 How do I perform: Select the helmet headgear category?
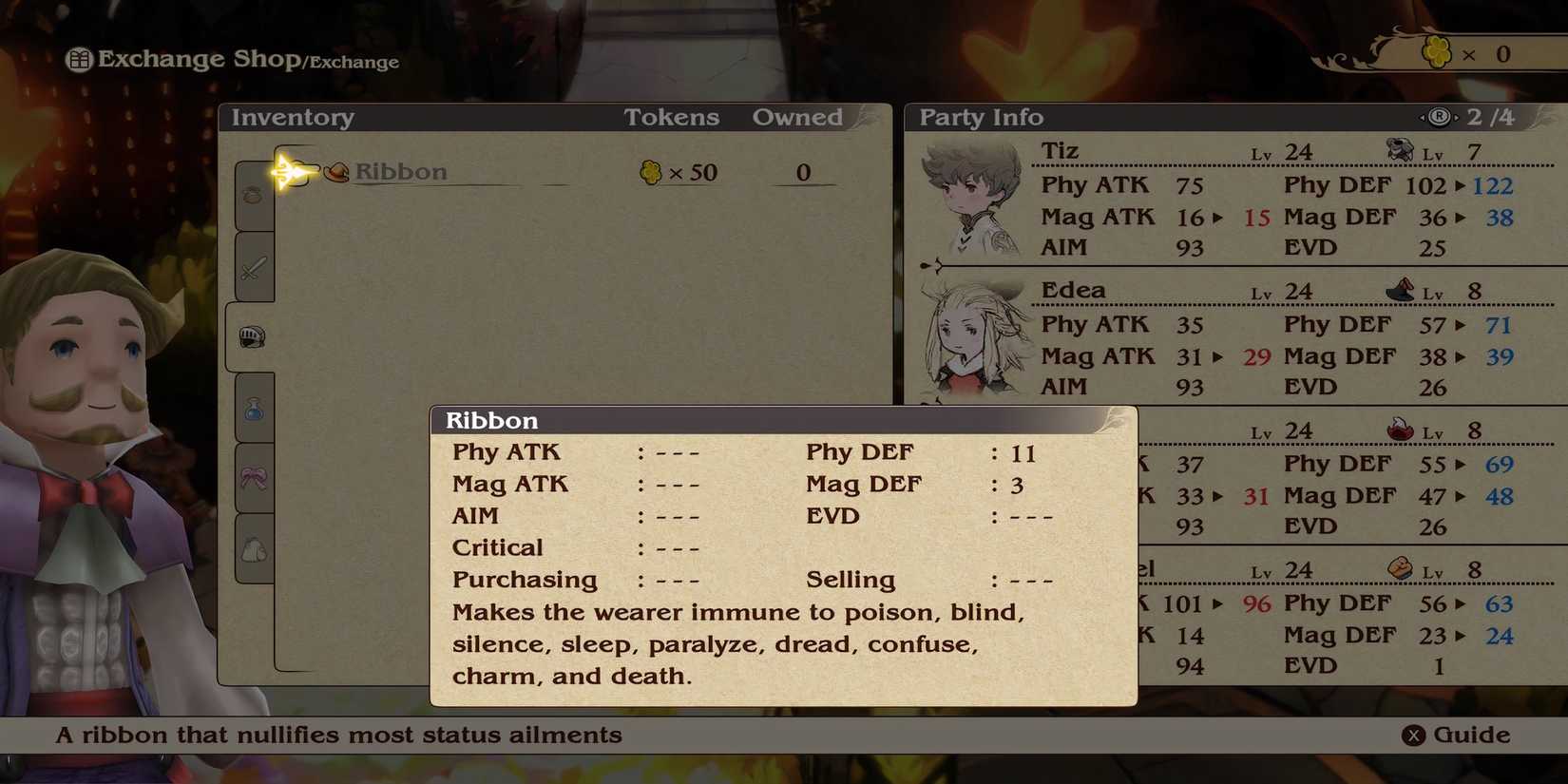click(x=252, y=337)
